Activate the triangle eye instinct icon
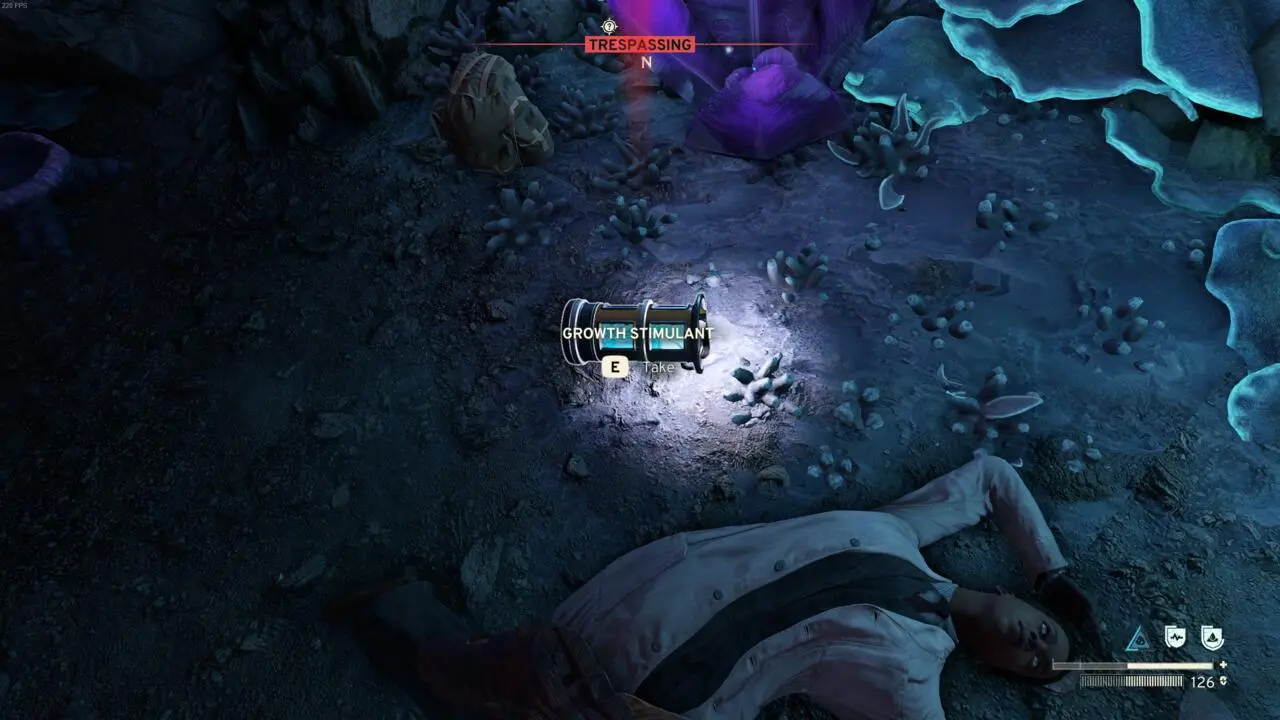The height and width of the screenshot is (720, 1280). [x=1137, y=638]
